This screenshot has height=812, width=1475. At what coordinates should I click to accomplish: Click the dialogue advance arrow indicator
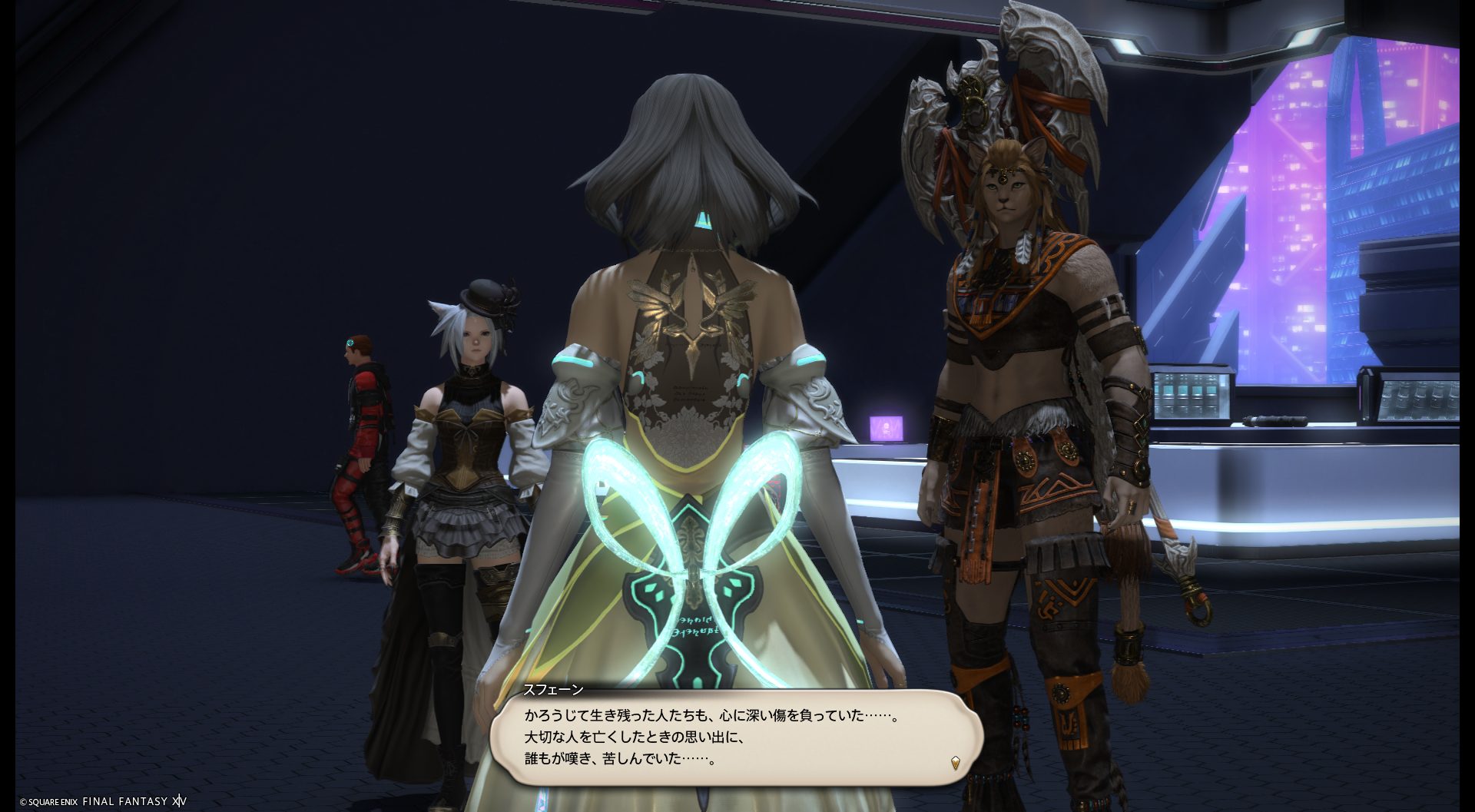[955, 763]
